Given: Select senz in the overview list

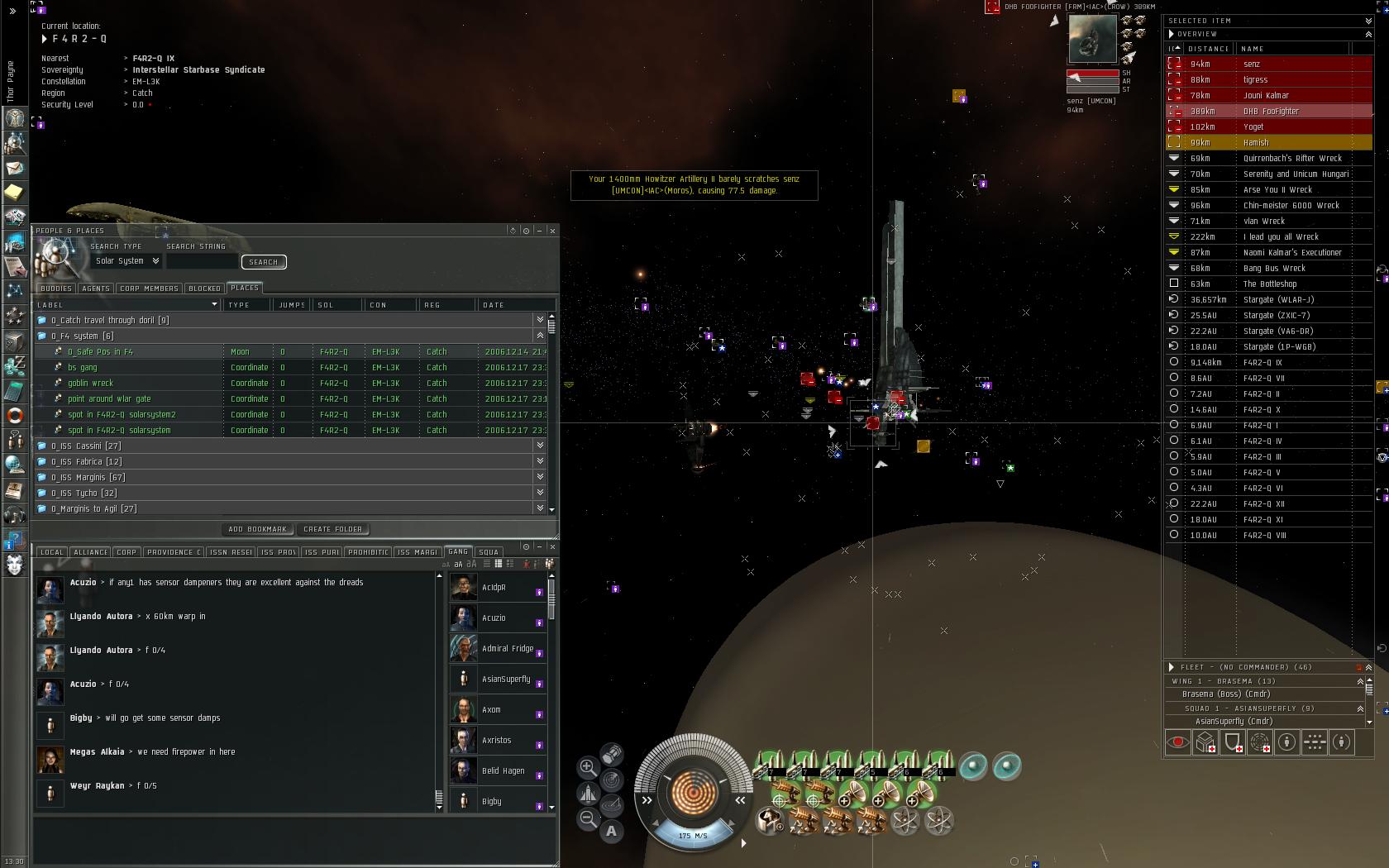Looking at the screenshot, I should pyautogui.click(x=1252, y=64).
